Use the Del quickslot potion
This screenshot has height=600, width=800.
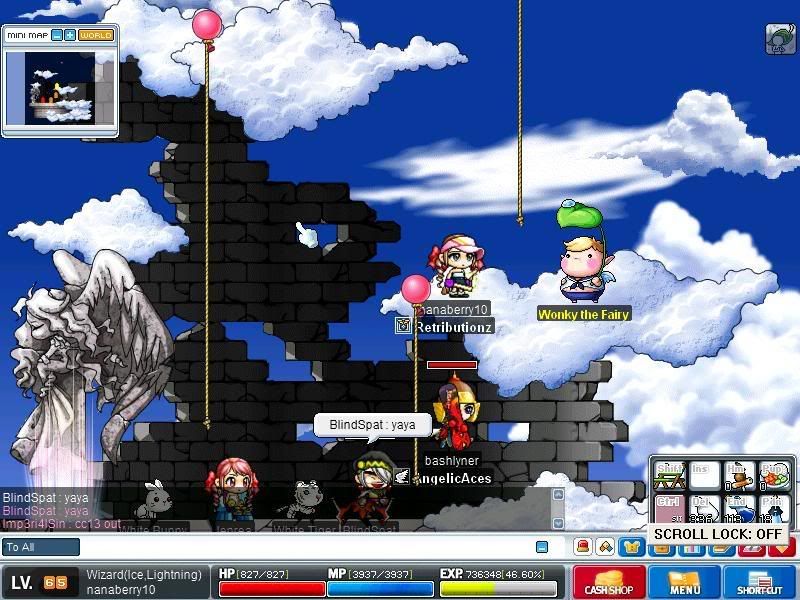point(704,508)
